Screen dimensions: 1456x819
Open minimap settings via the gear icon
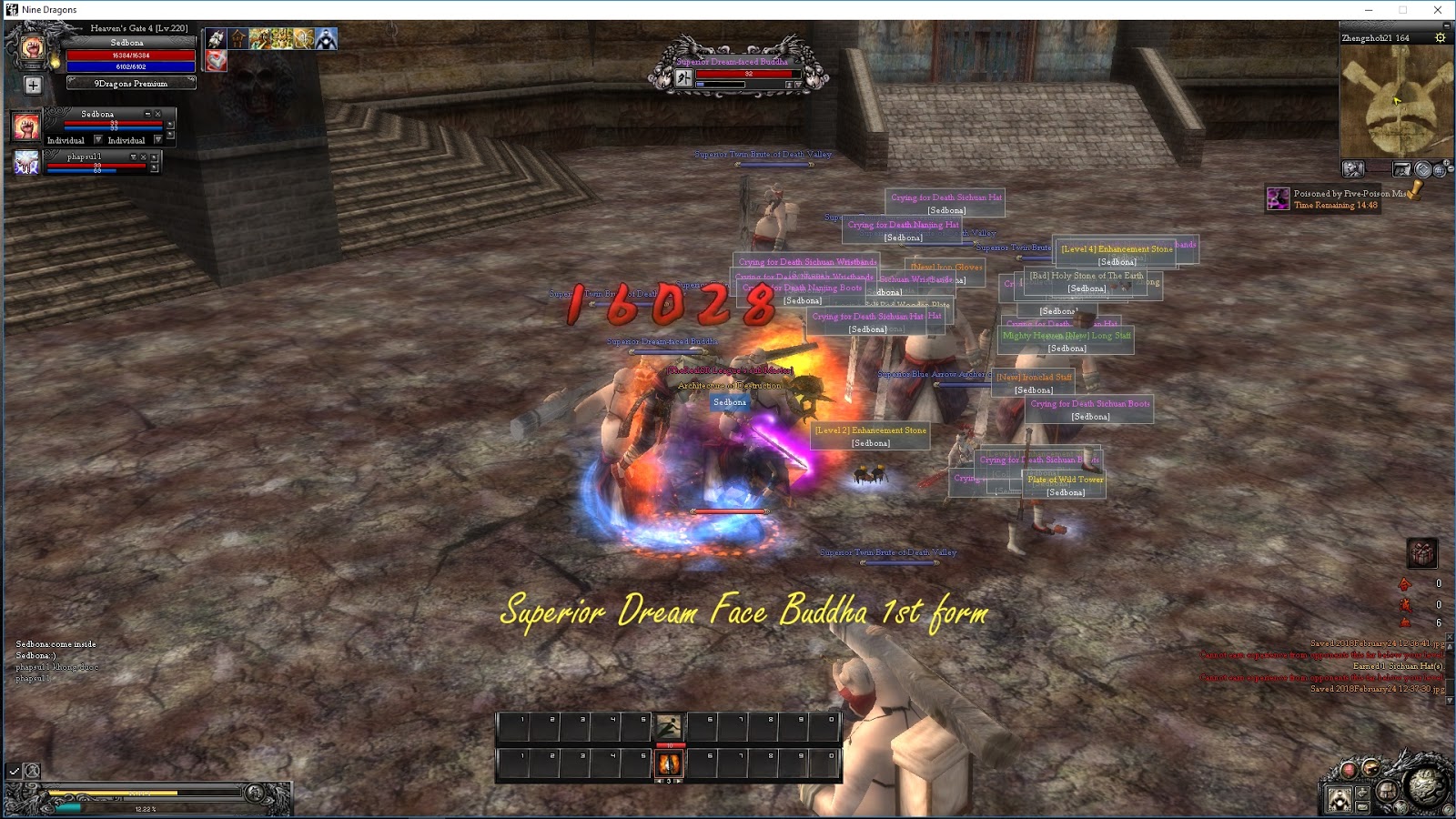(x=1441, y=37)
